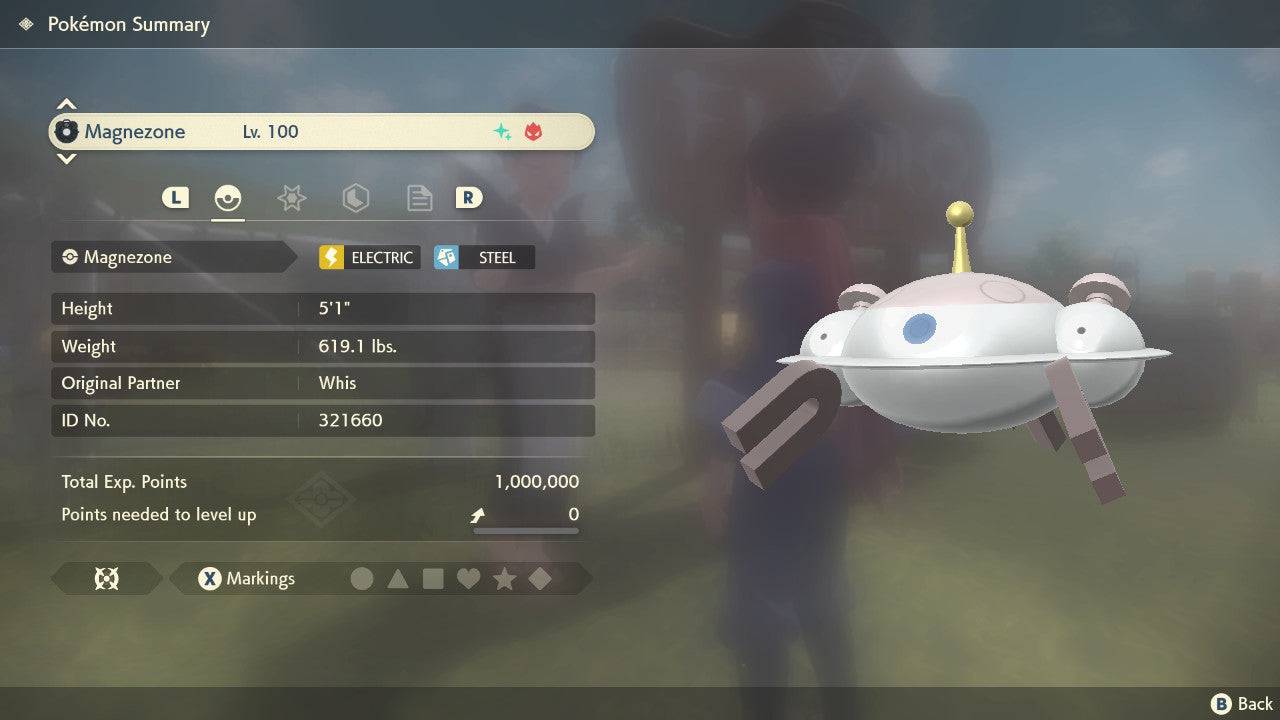Select the Magnezone name bar
This screenshot has height=720, width=1280.
click(320, 131)
